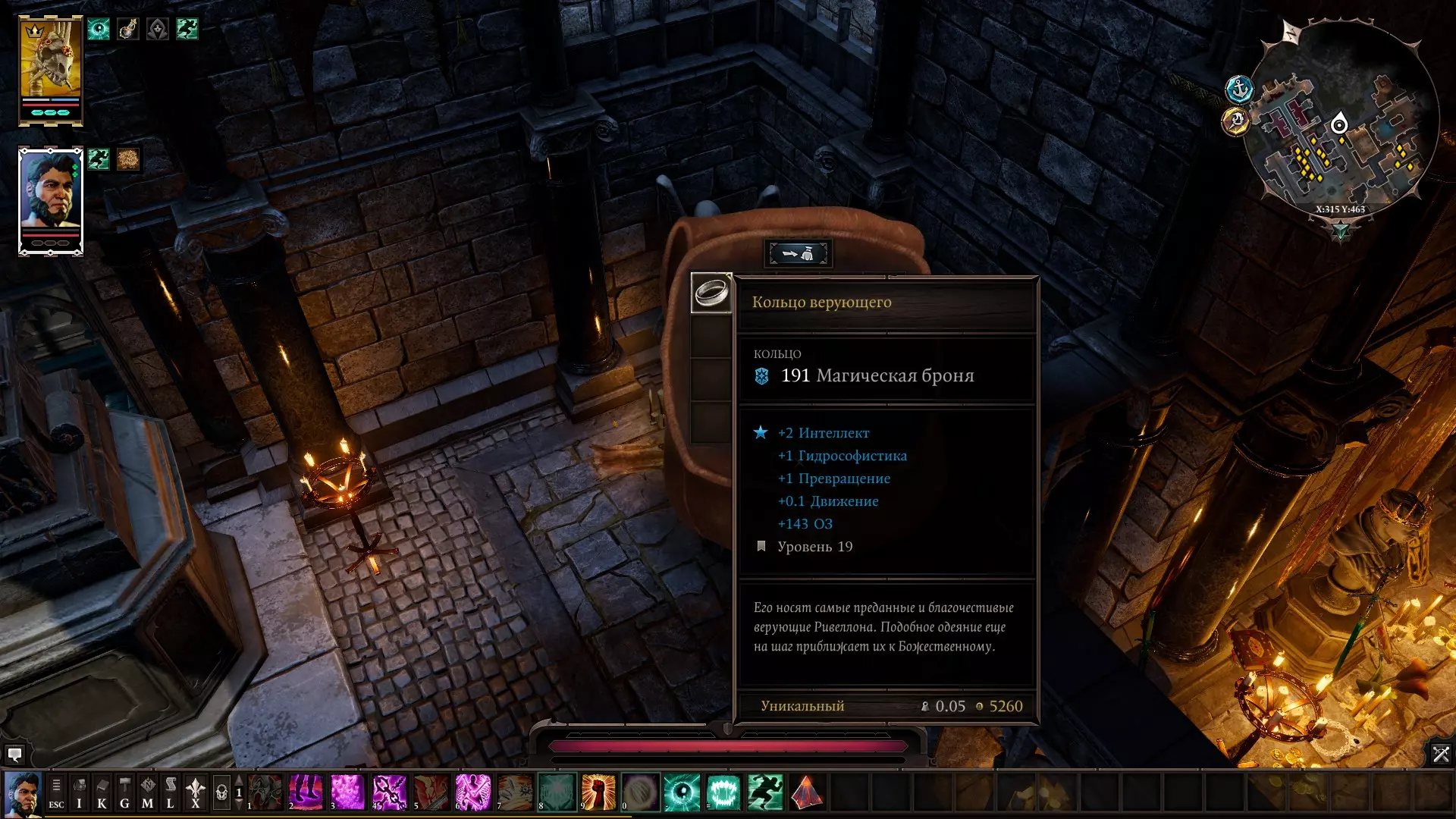Screen dimensions: 1456x819
Task: Use the red pyramid item on hotbar
Action: (x=807, y=792)
